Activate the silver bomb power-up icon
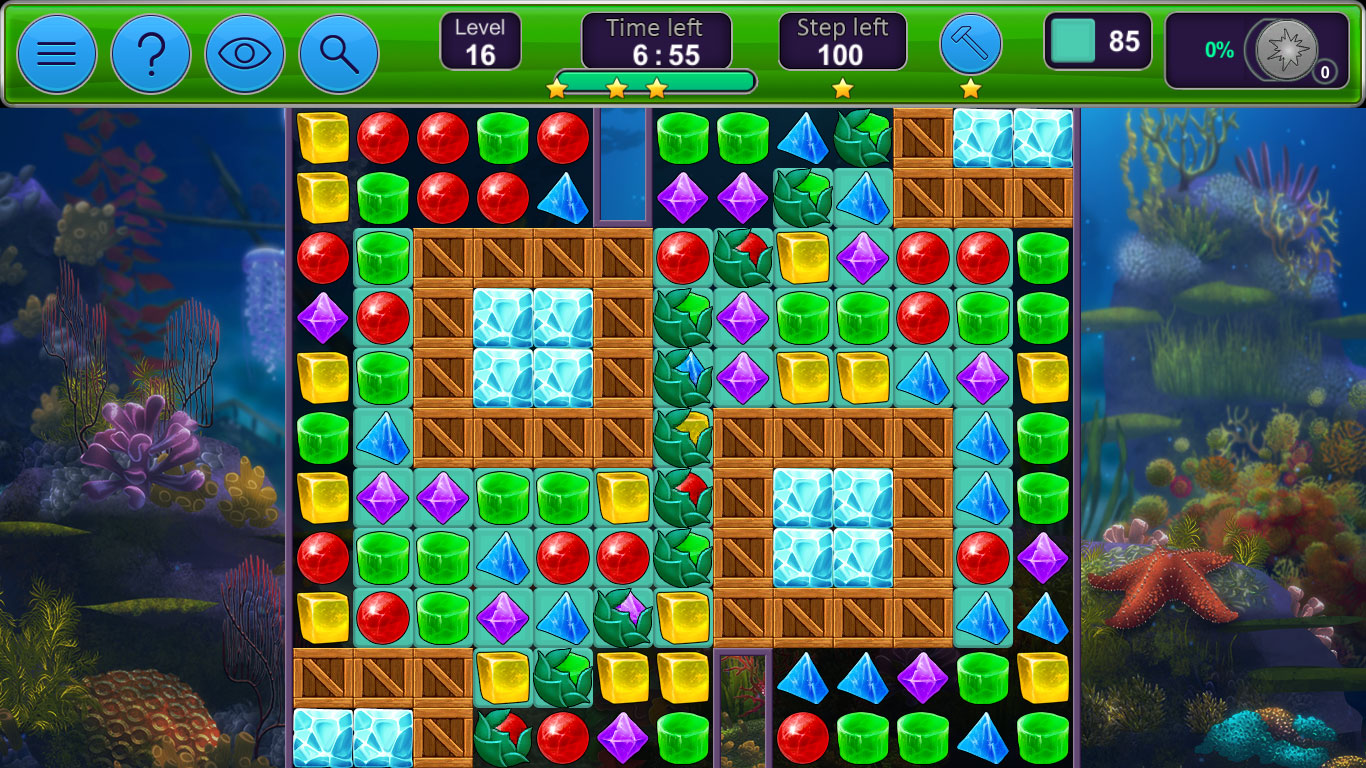 (1288, 50)
